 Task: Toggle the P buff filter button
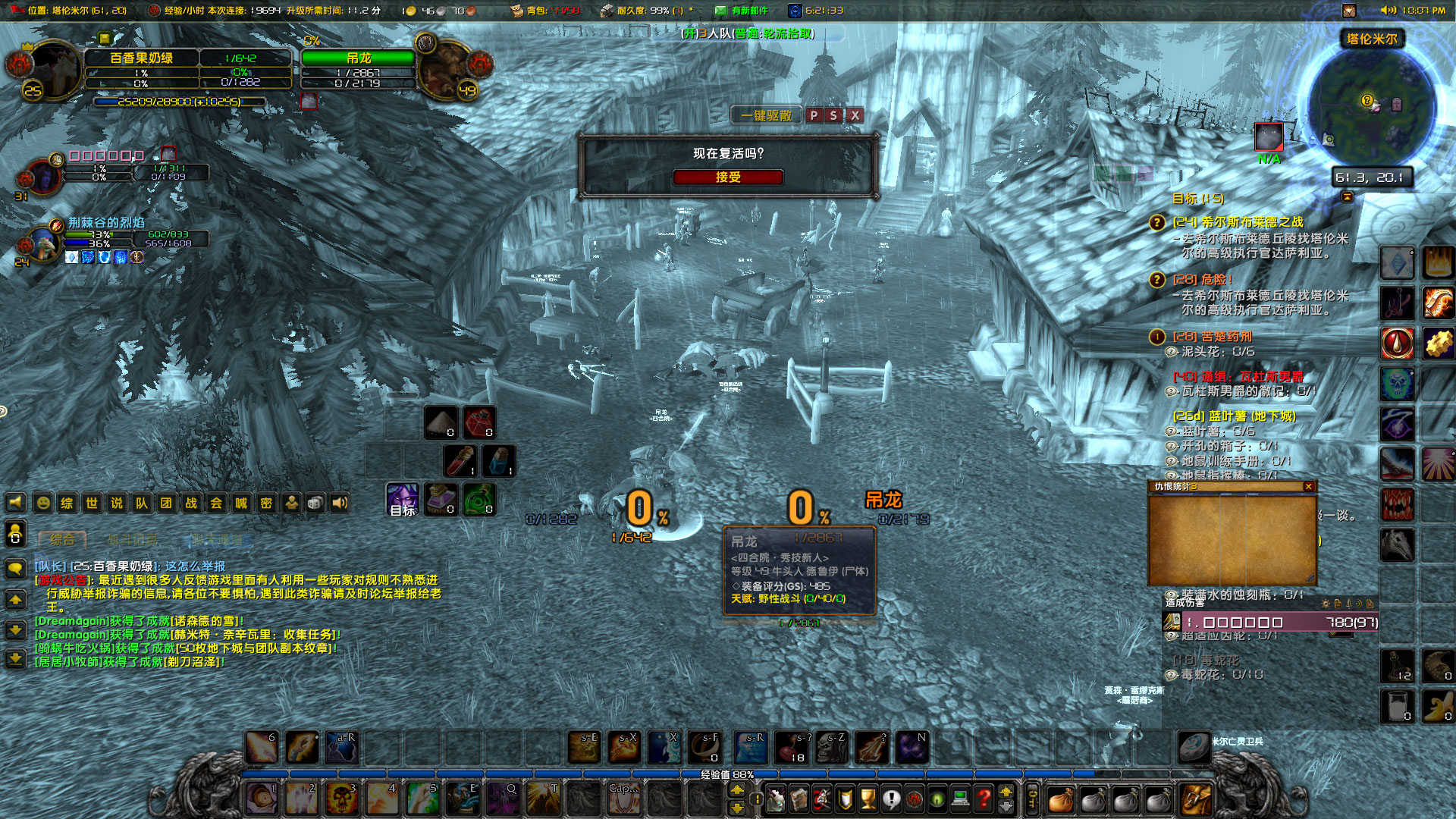coord(813,116)
